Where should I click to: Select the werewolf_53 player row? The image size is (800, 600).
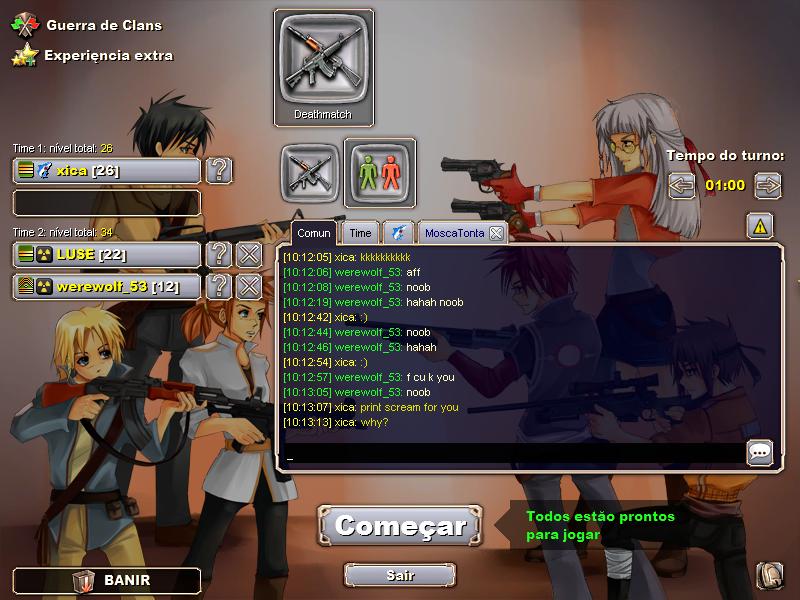[107, 287]
